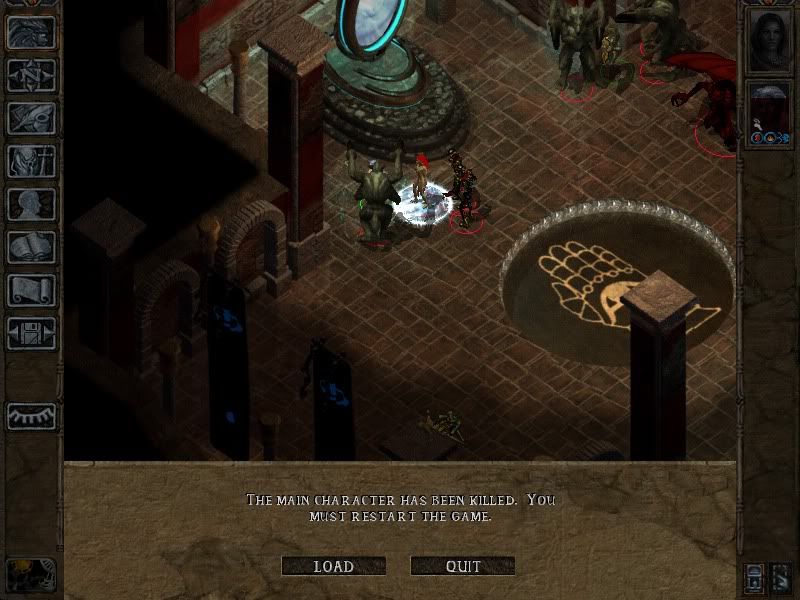Activate the closed-eye rest button
The width and height of the screenshot is (800, 600).
(x=31, y=416)
